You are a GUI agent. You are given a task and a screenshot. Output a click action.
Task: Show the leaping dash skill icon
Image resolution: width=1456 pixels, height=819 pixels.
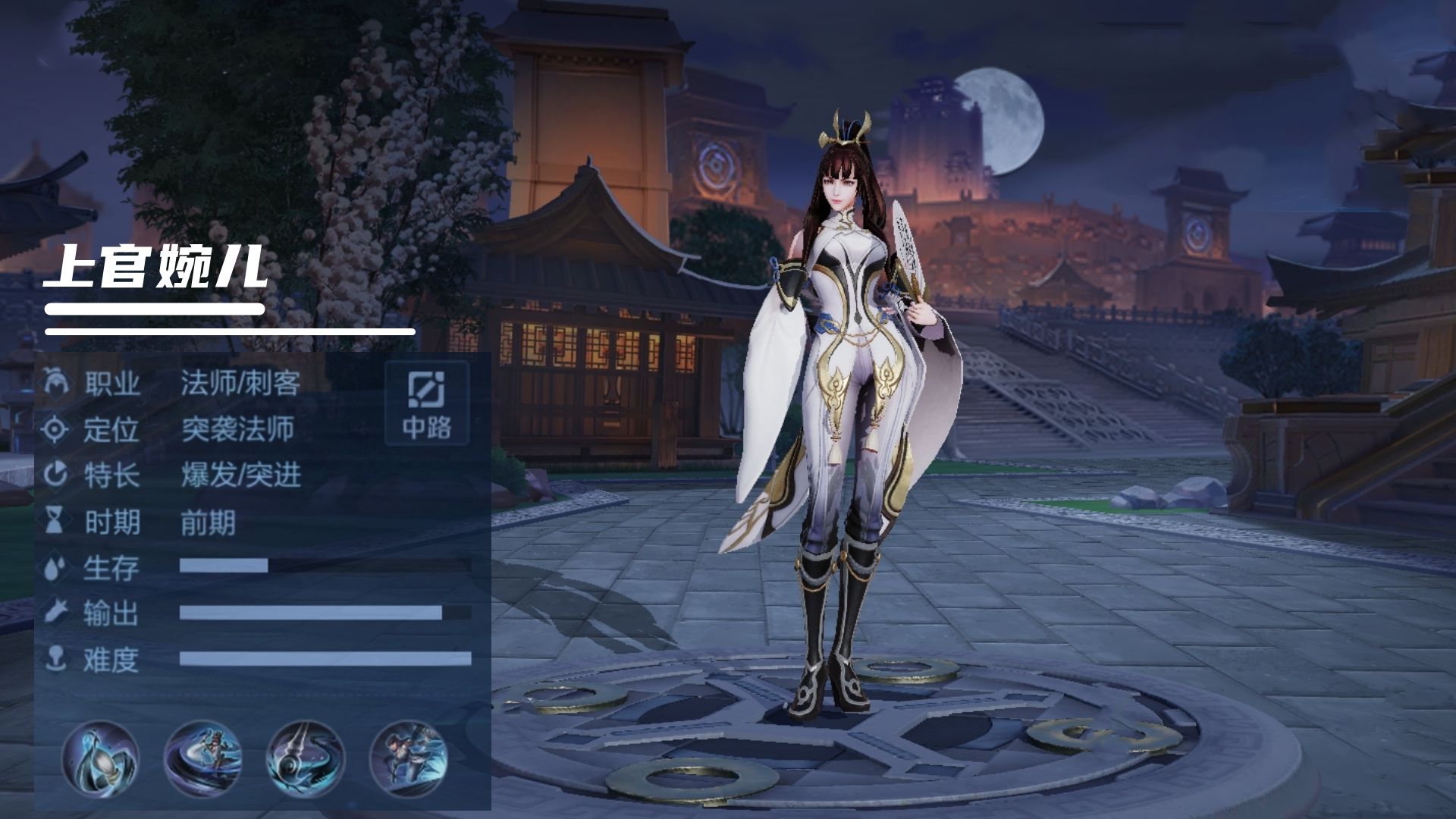click(408, 758)
